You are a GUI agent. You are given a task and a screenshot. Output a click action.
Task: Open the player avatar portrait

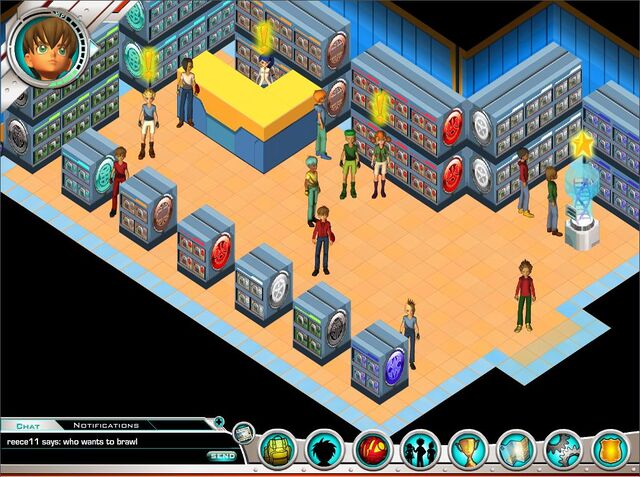44,47
